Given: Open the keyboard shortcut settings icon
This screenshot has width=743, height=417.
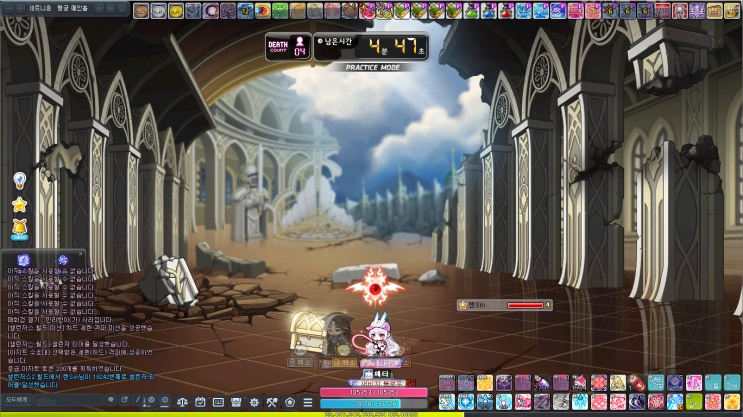Looking at the screenshot, I should coord(220,402).
